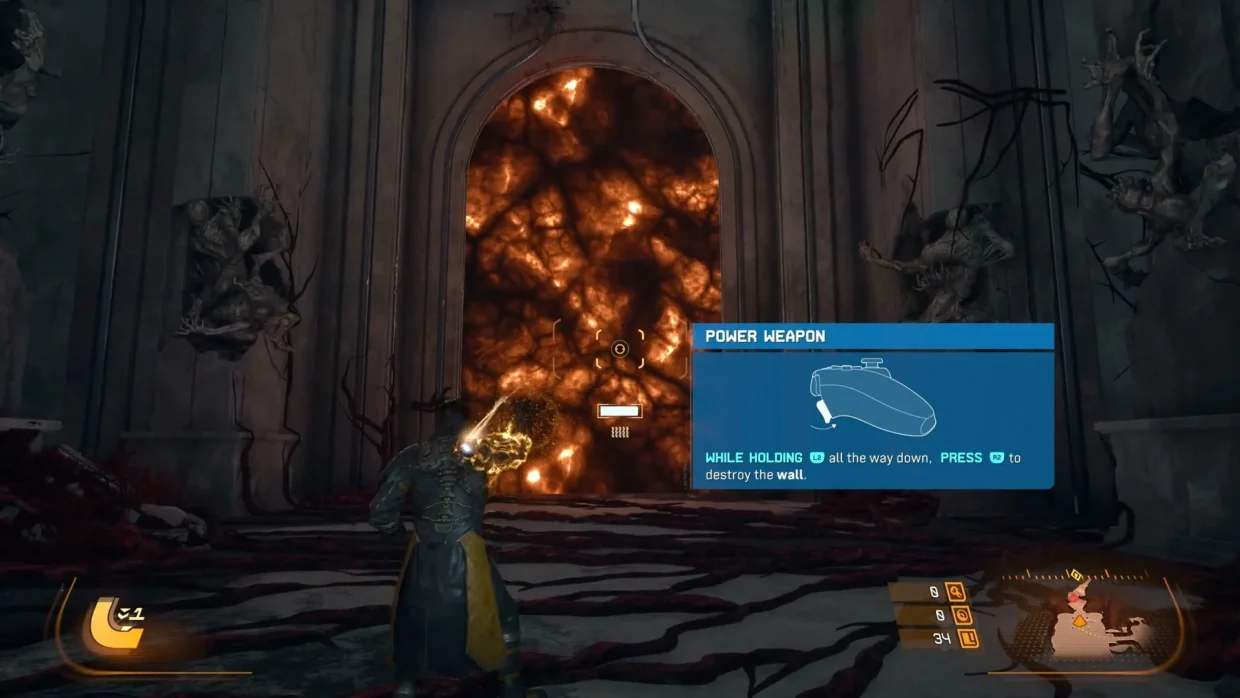Select the red marker on the minimap
The image size is (1240, 698).
1075,597
